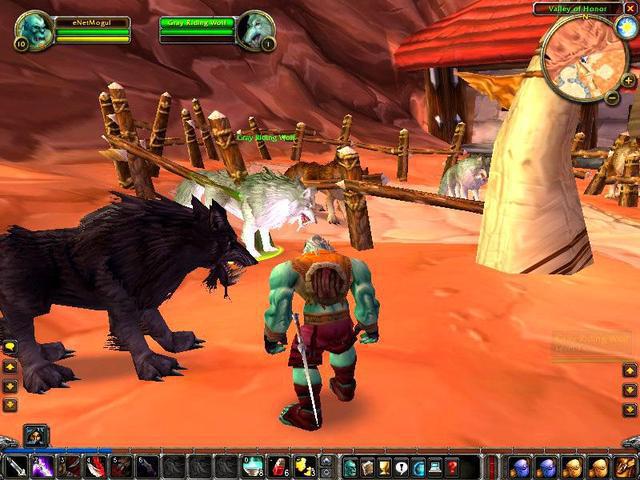Activate the sword attack ability slot
Screen dimensions: 640x480
(x=15, y=466)
